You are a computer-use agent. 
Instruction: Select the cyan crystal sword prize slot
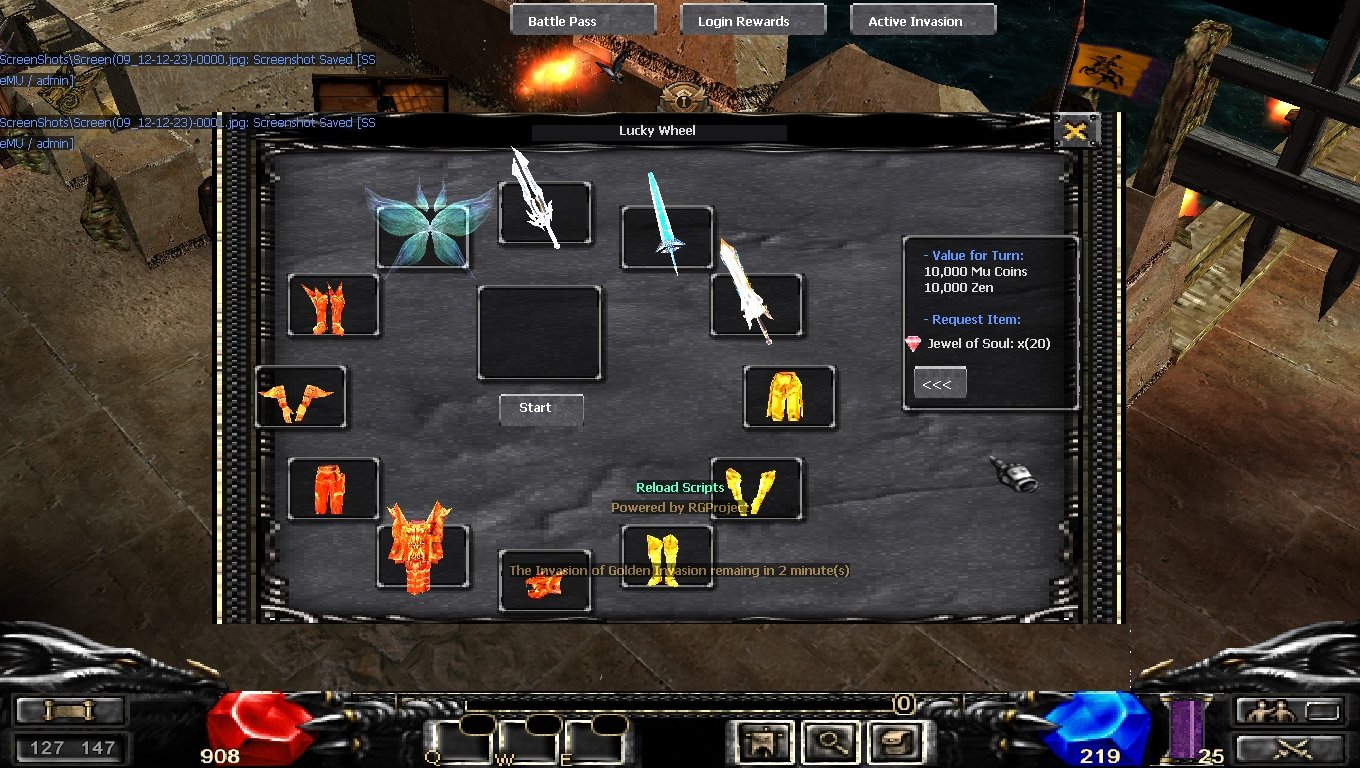pos(667,237)
